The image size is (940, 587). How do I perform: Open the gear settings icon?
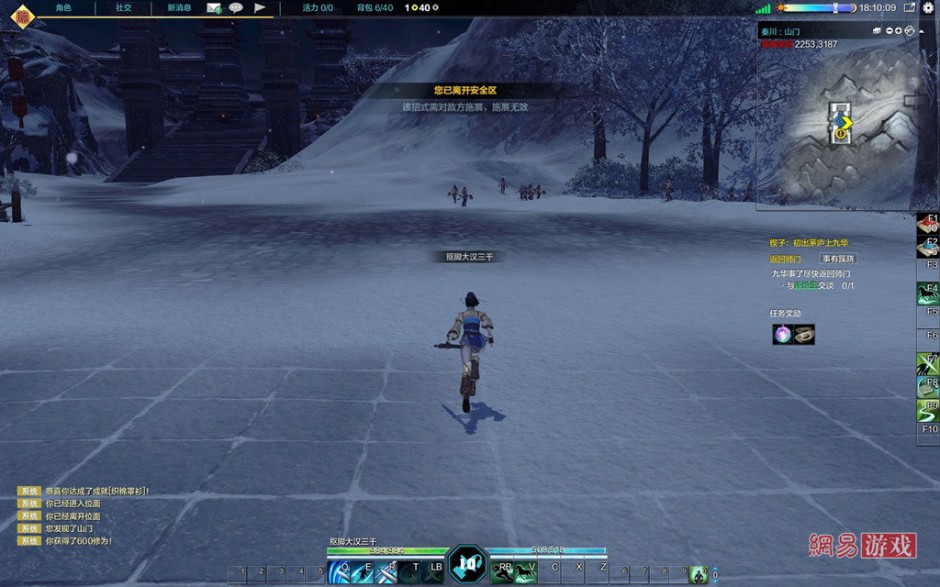click(x=927, y=7)
